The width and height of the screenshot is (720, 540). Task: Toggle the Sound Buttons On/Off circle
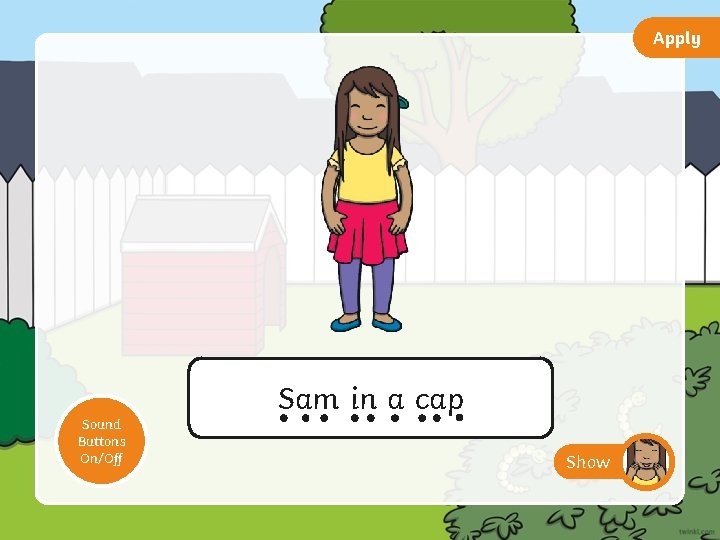[x=102, y=441]
